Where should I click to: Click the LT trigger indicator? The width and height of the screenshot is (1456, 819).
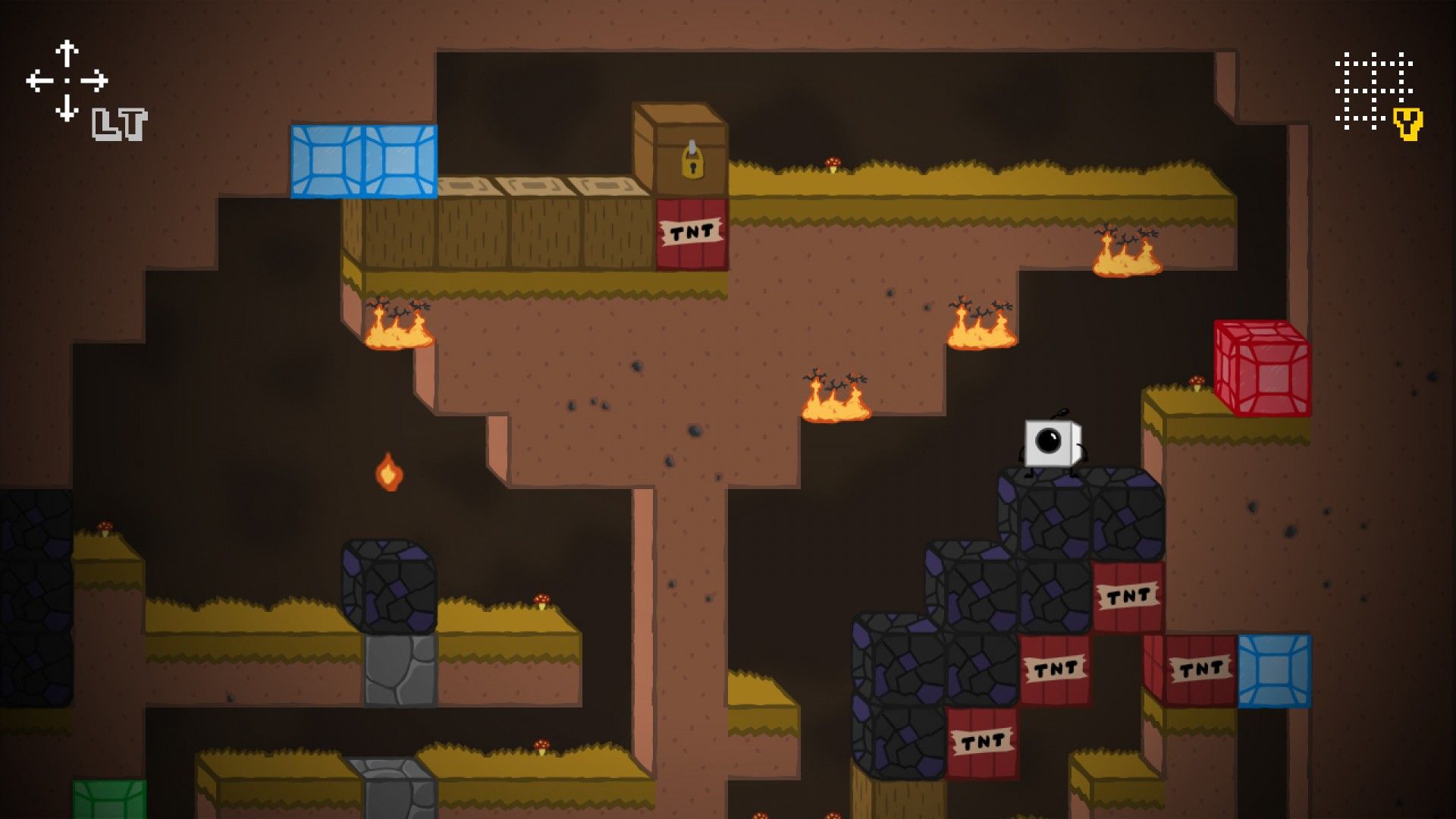[x=121, y=125]
